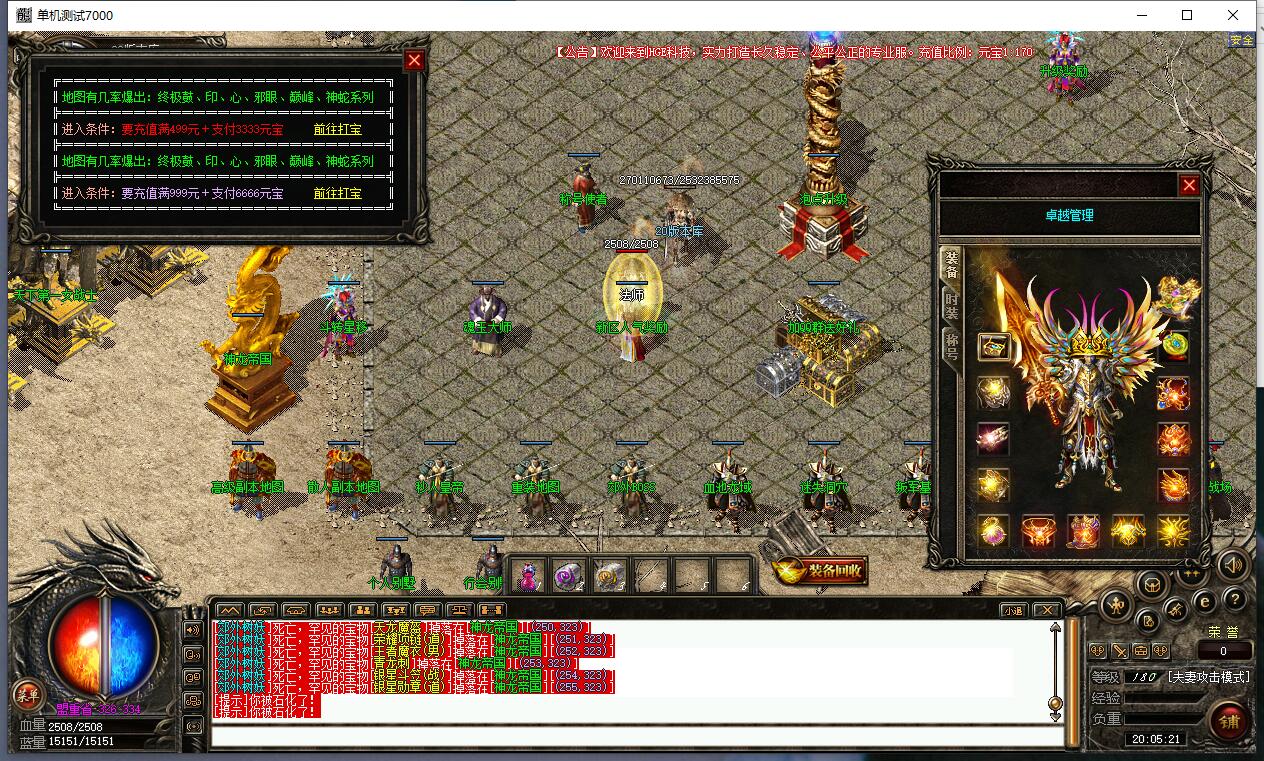Image resolution: width=1264 pixels, height=761 pixels.
Task: Use the pink potion in hotbar slot 1
Action: tap(529, 575)
